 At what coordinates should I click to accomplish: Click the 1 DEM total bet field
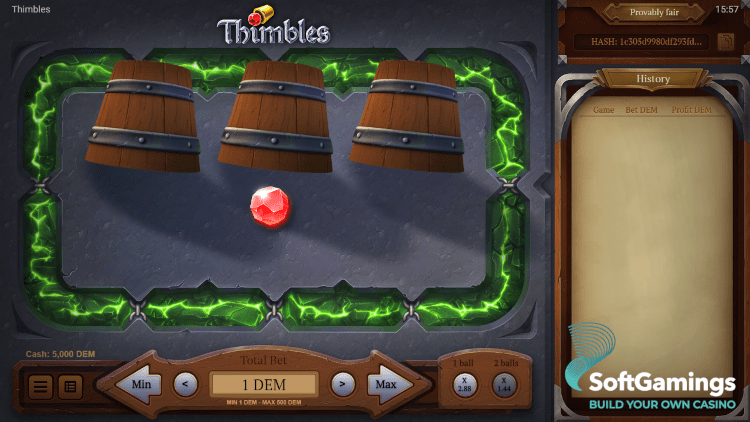(264, 384)
